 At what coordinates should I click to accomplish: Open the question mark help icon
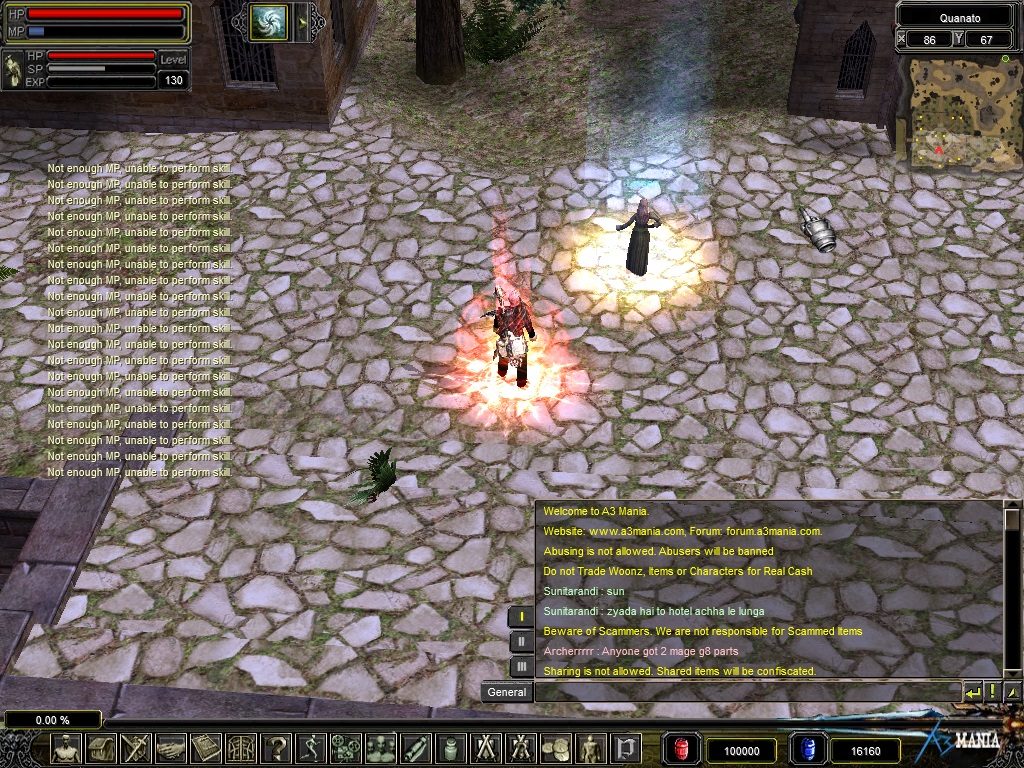[277, 749]
